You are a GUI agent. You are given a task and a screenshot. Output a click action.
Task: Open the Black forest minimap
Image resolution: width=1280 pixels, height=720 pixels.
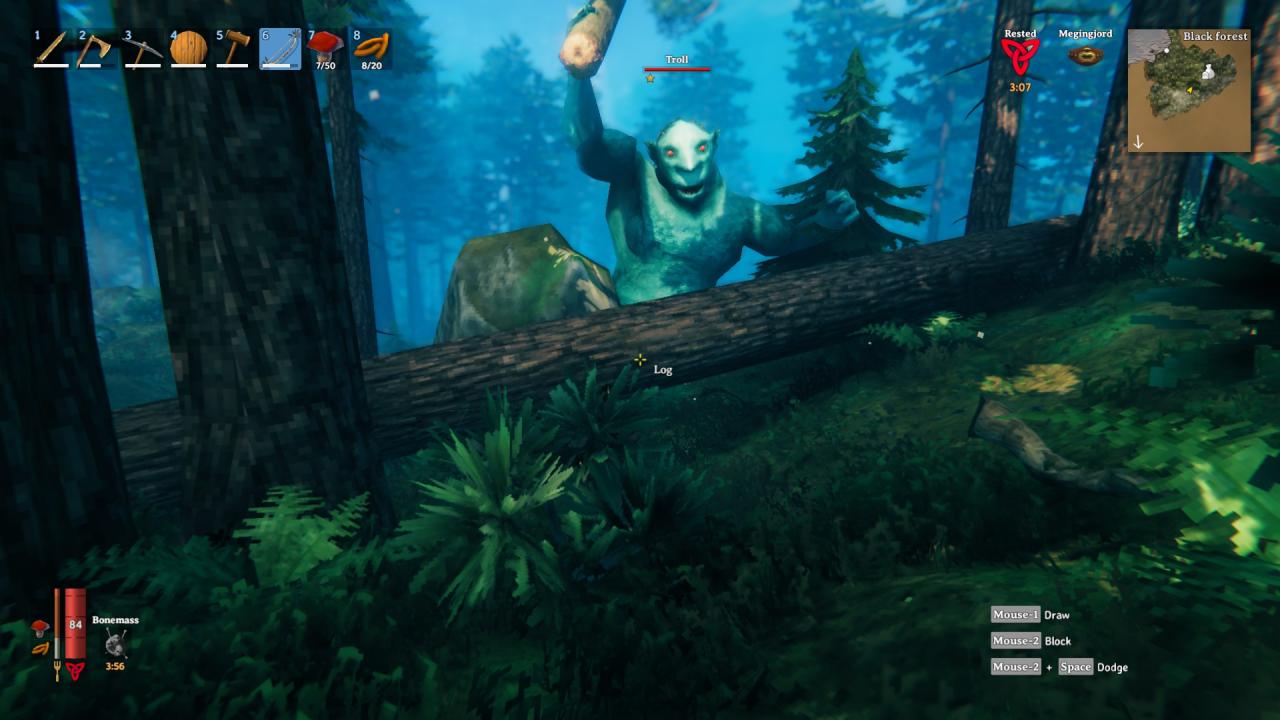coord(1189,90)
